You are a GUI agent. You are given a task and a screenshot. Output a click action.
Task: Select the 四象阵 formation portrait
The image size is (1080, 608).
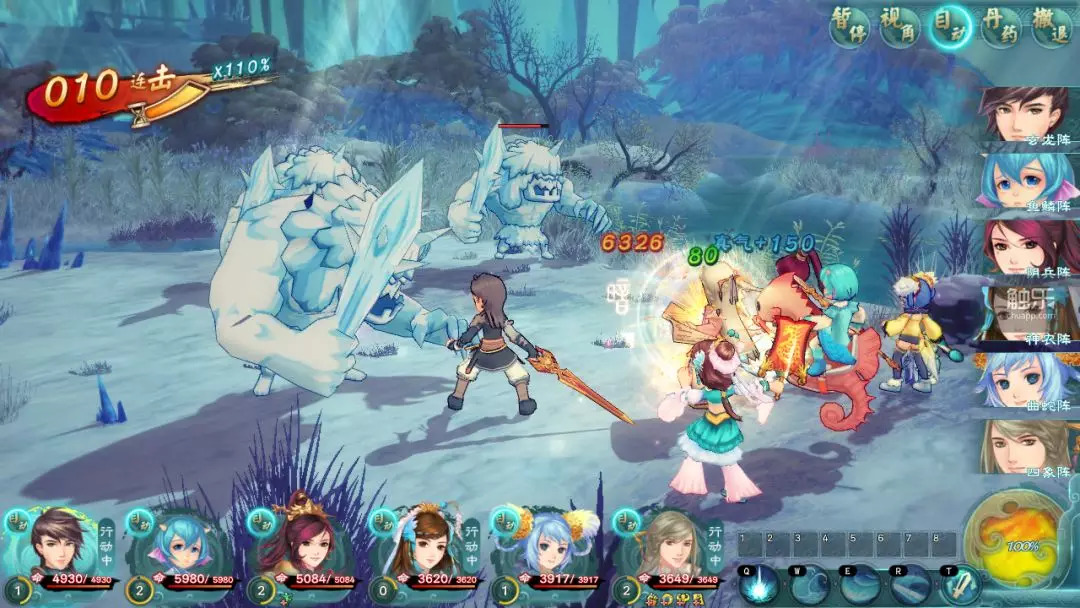point(1027,446)
